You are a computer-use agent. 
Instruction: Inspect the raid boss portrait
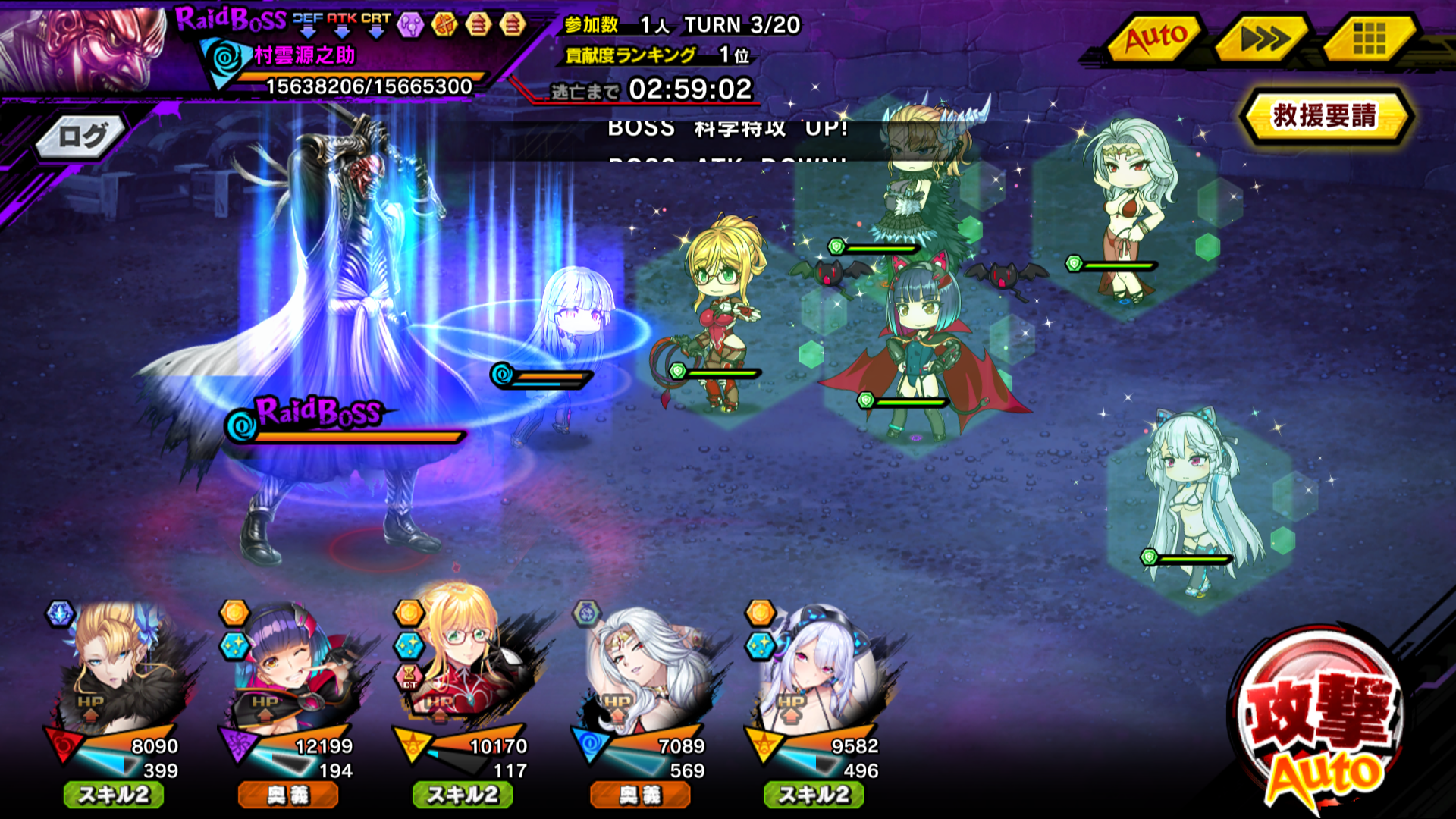83,47
